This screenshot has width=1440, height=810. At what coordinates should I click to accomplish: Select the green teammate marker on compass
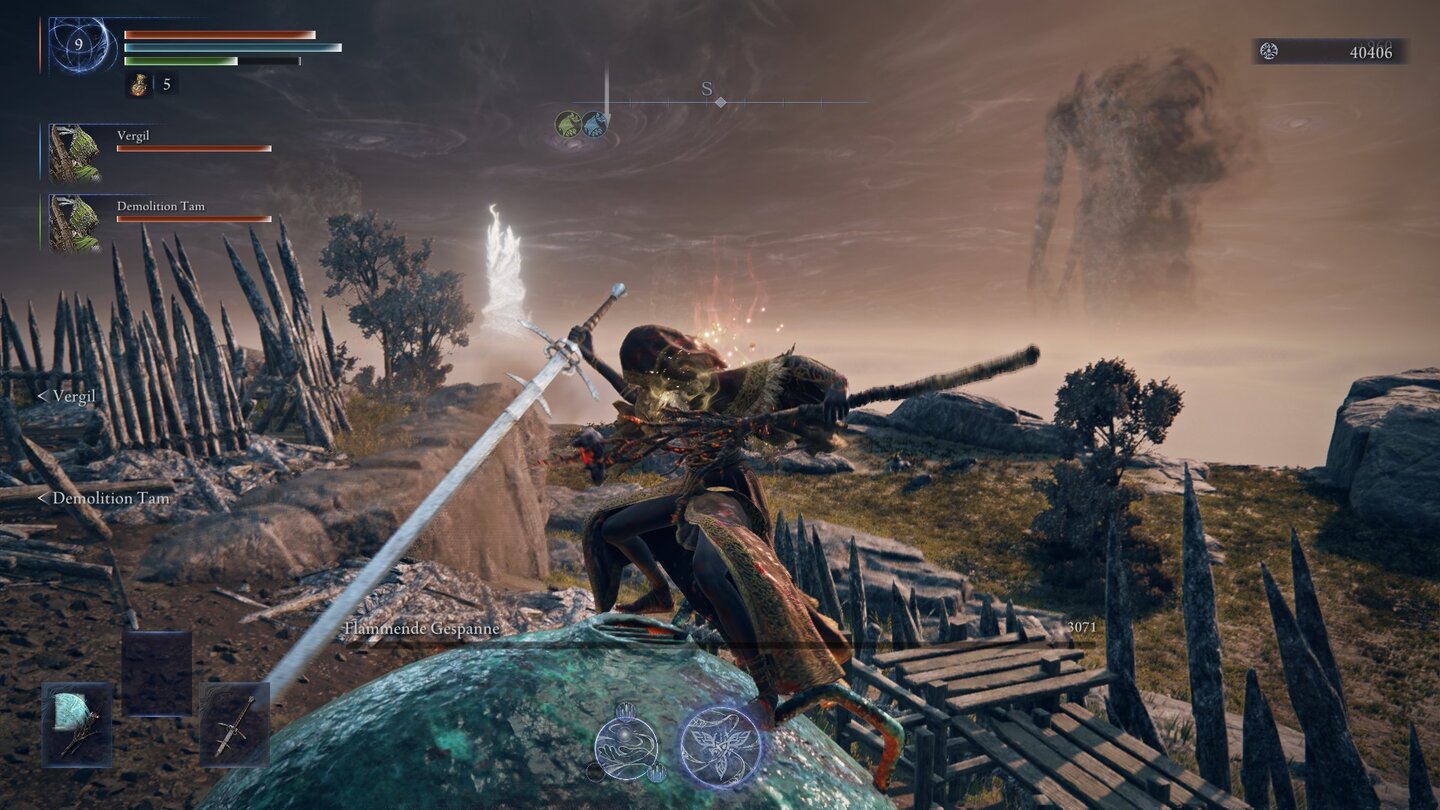coord(568,124)
